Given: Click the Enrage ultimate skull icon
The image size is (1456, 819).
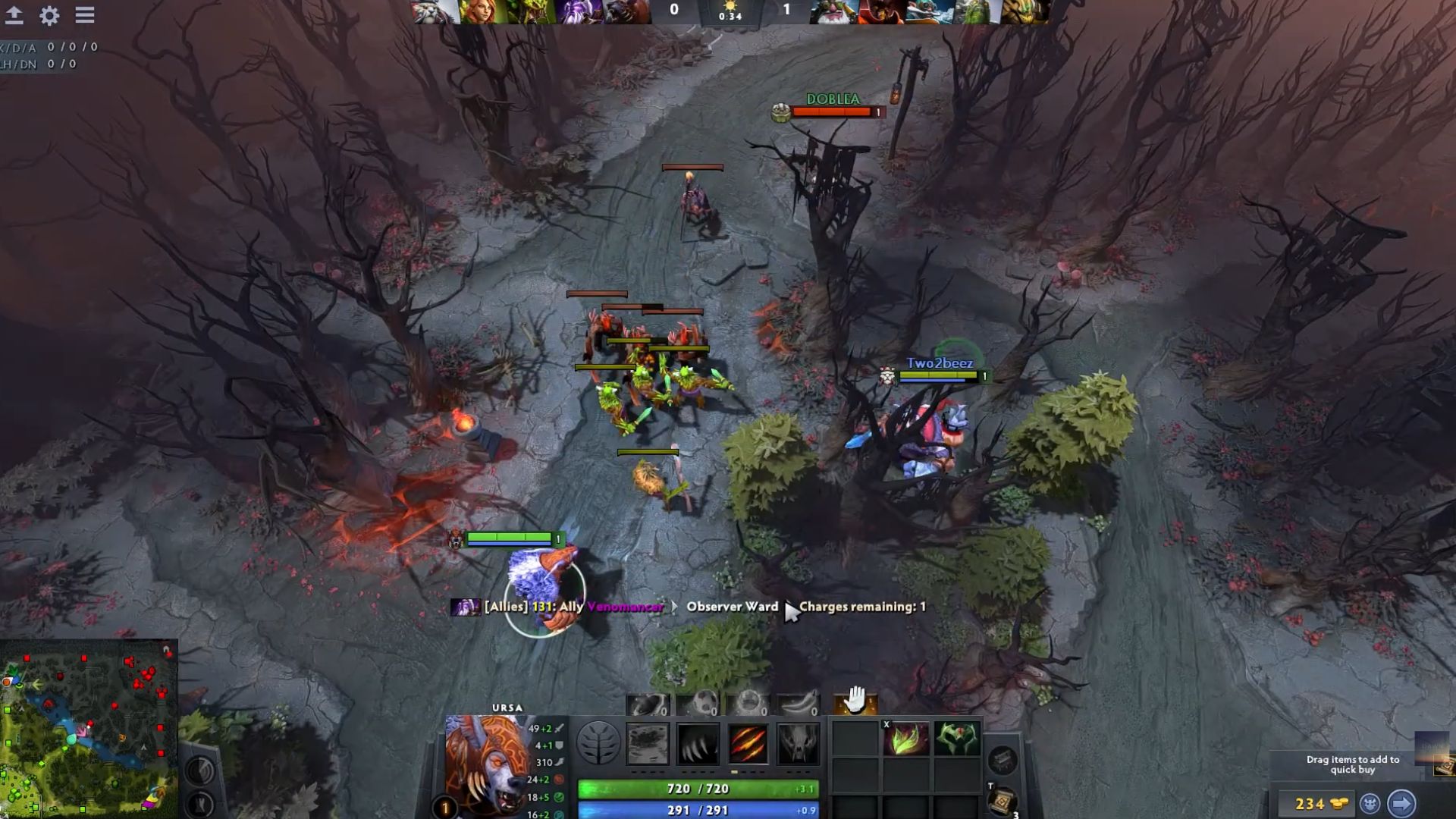Looking at the screenshot, I should (799, 742).
